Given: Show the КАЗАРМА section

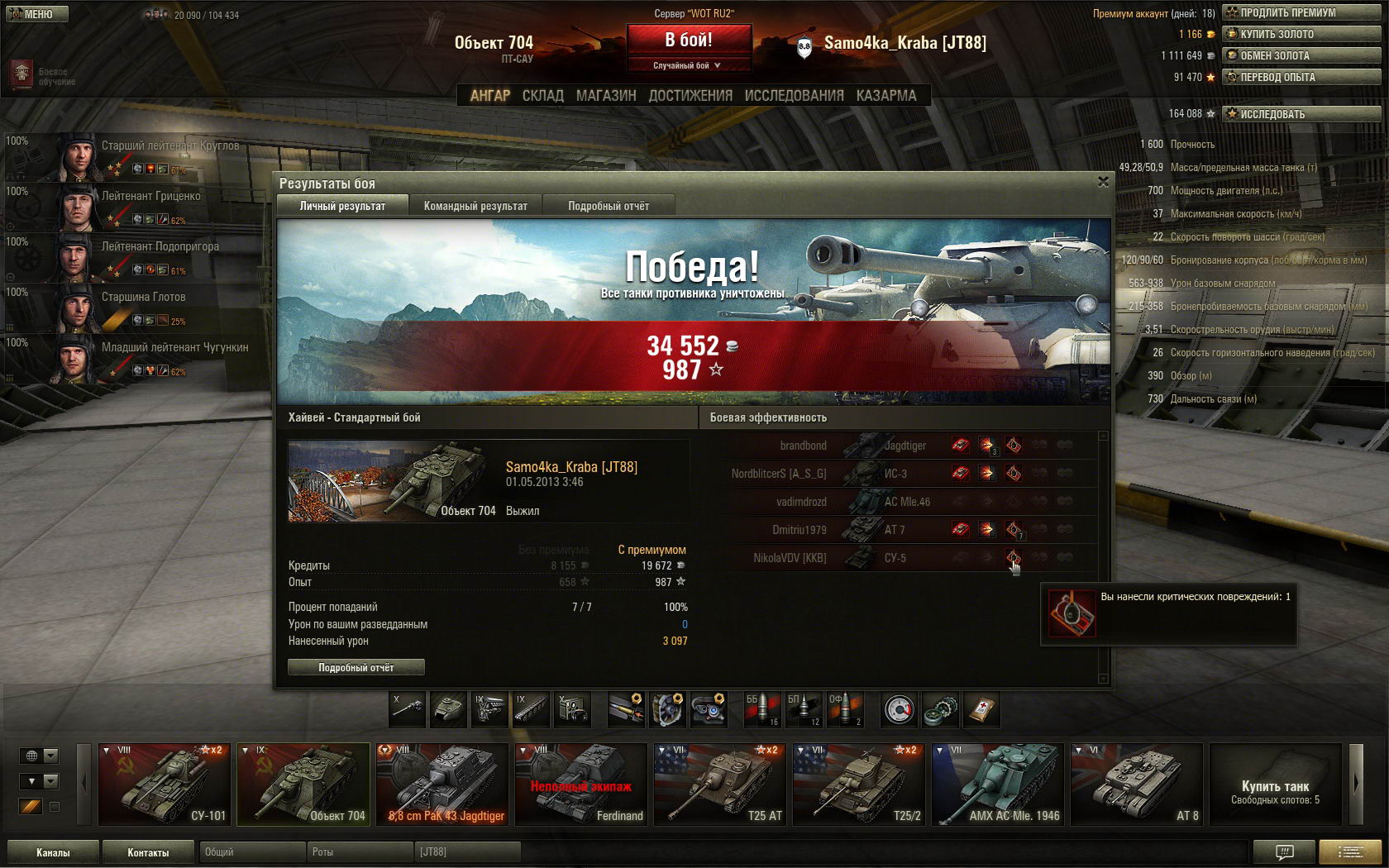Looking at the screenshot, I should [885, 96].
